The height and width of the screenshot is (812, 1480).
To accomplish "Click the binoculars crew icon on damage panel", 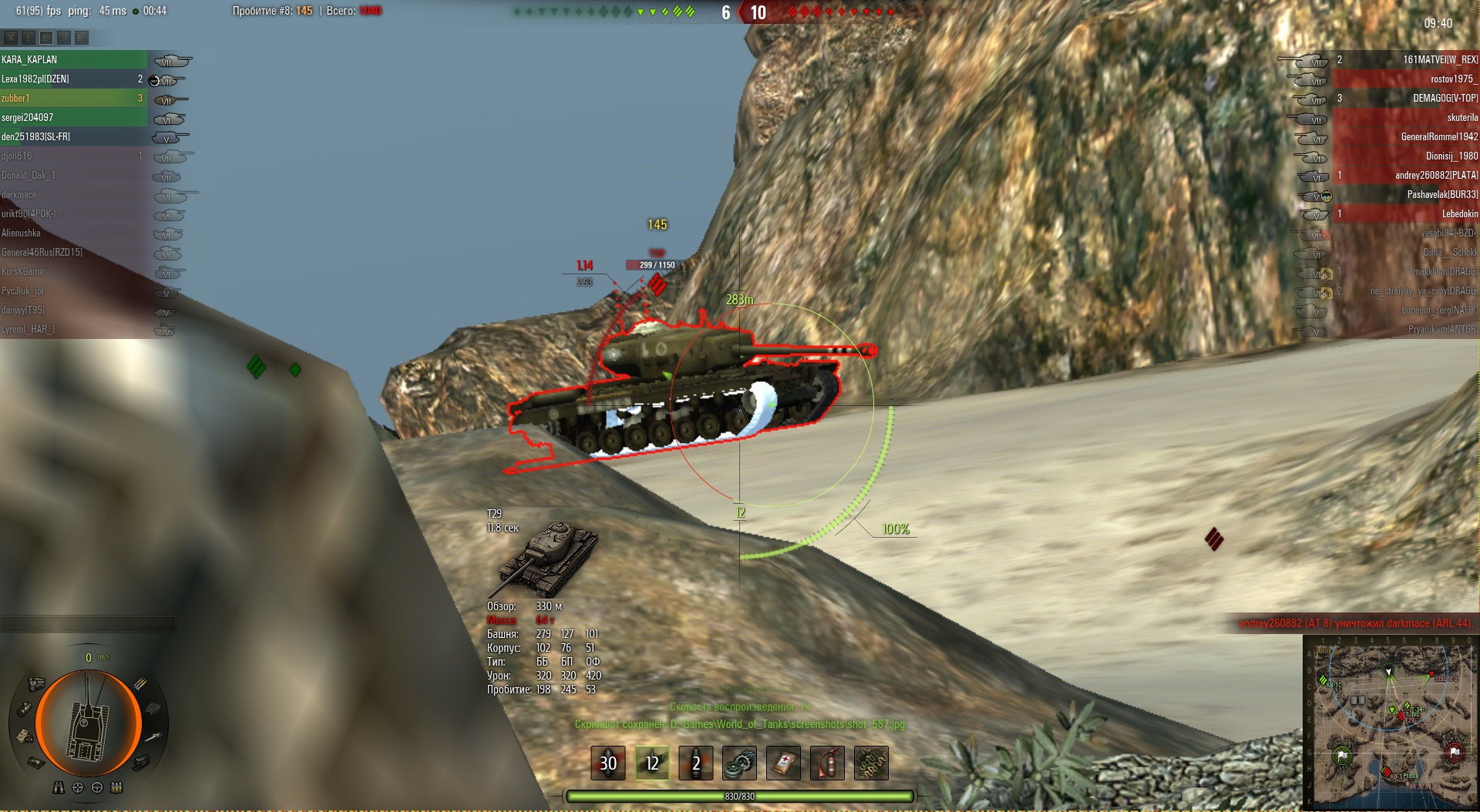I will tap(59, 787).
